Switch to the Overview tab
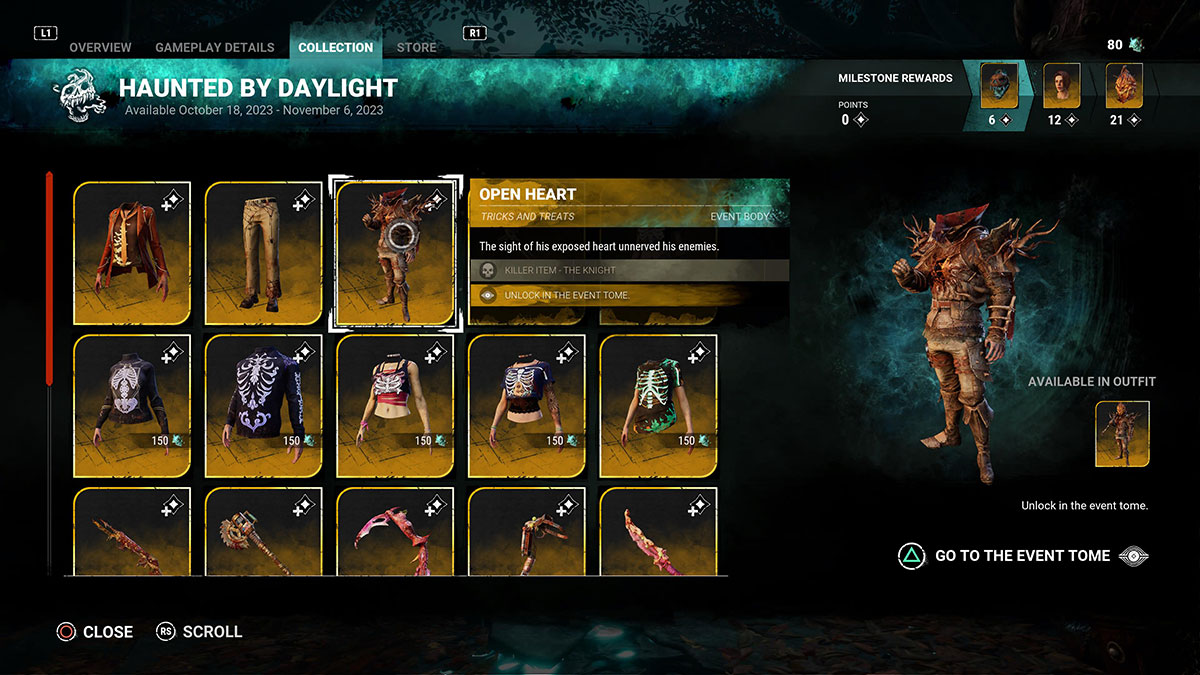The image size is (1200, 675). pyautogui.click(x=100, y=47)
